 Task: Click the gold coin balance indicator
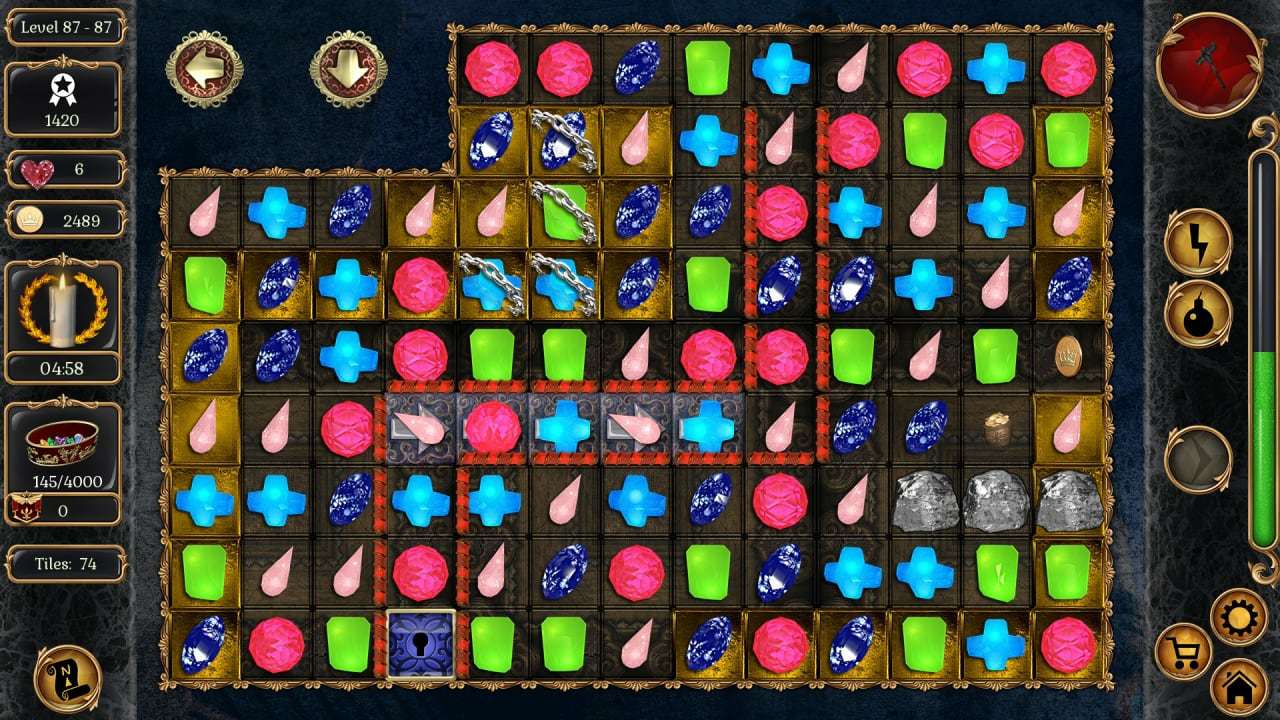click(x=64, y=219)
